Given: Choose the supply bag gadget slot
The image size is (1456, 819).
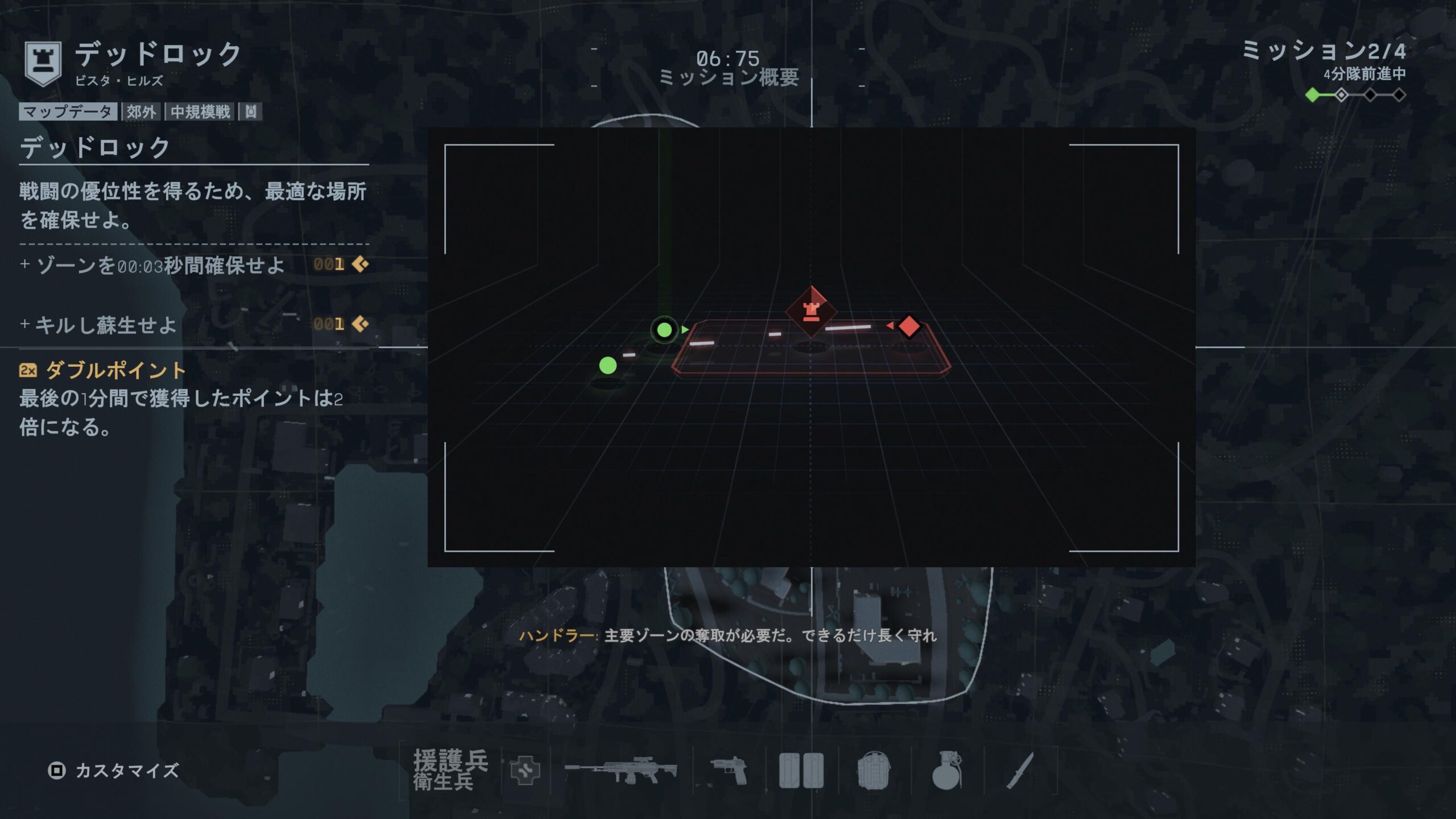Looking at the screenshot, I should pos(873,771).
